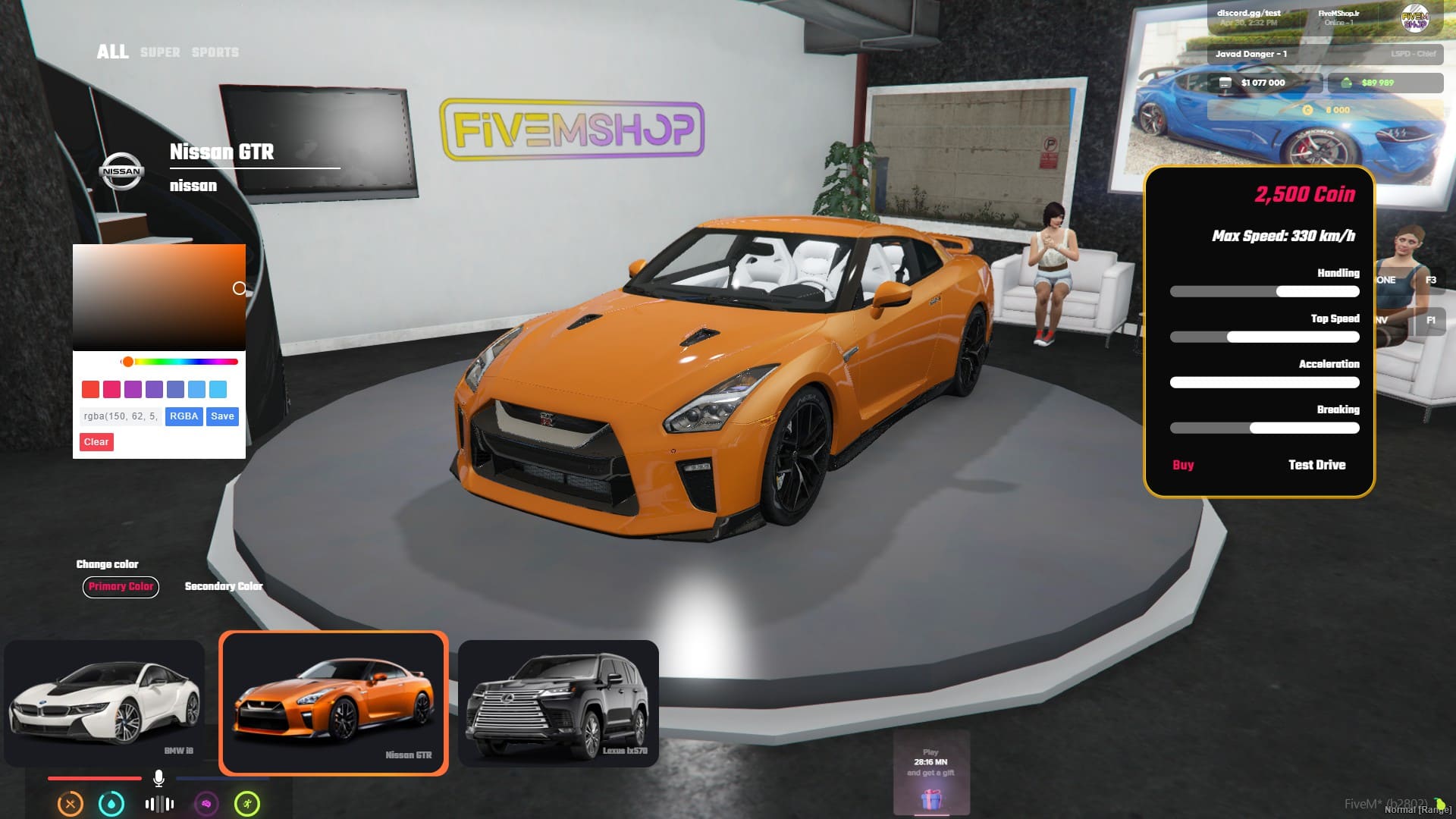
Task: Buy the Nissan GTR
Action: tap(1183, 465)
